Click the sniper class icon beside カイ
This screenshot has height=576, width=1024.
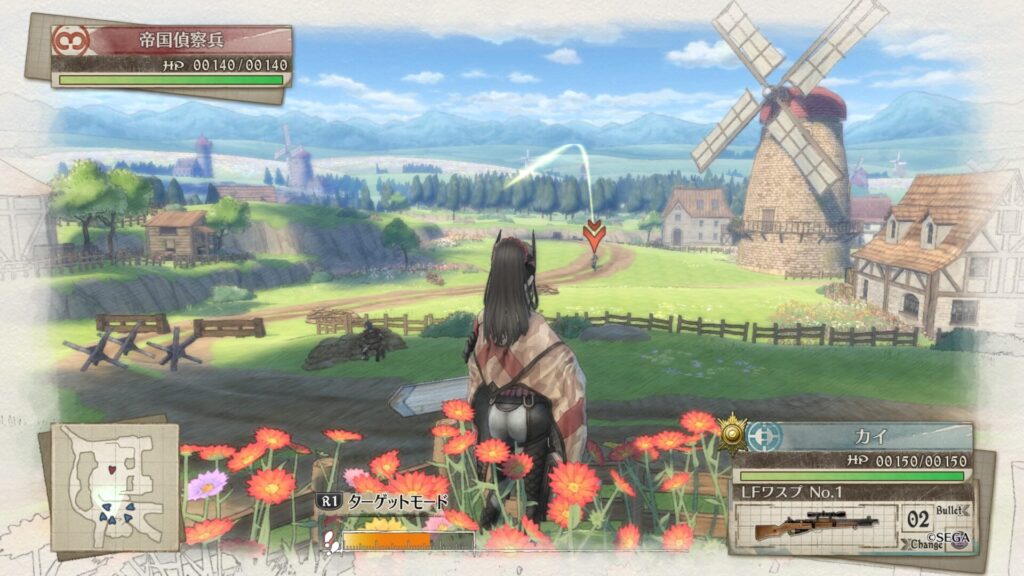[x=763, y=437]
